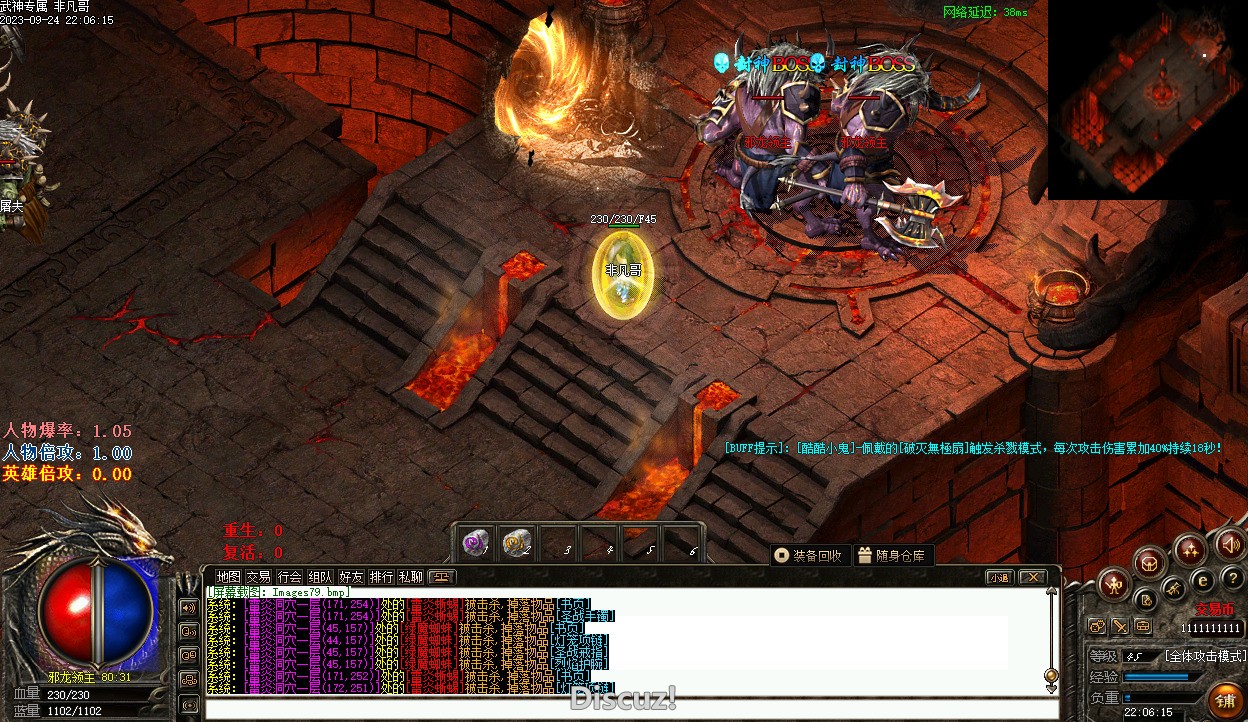1248x722 pixels.
Task: Open the 地图 map tab
Action: tap(229, 577)
